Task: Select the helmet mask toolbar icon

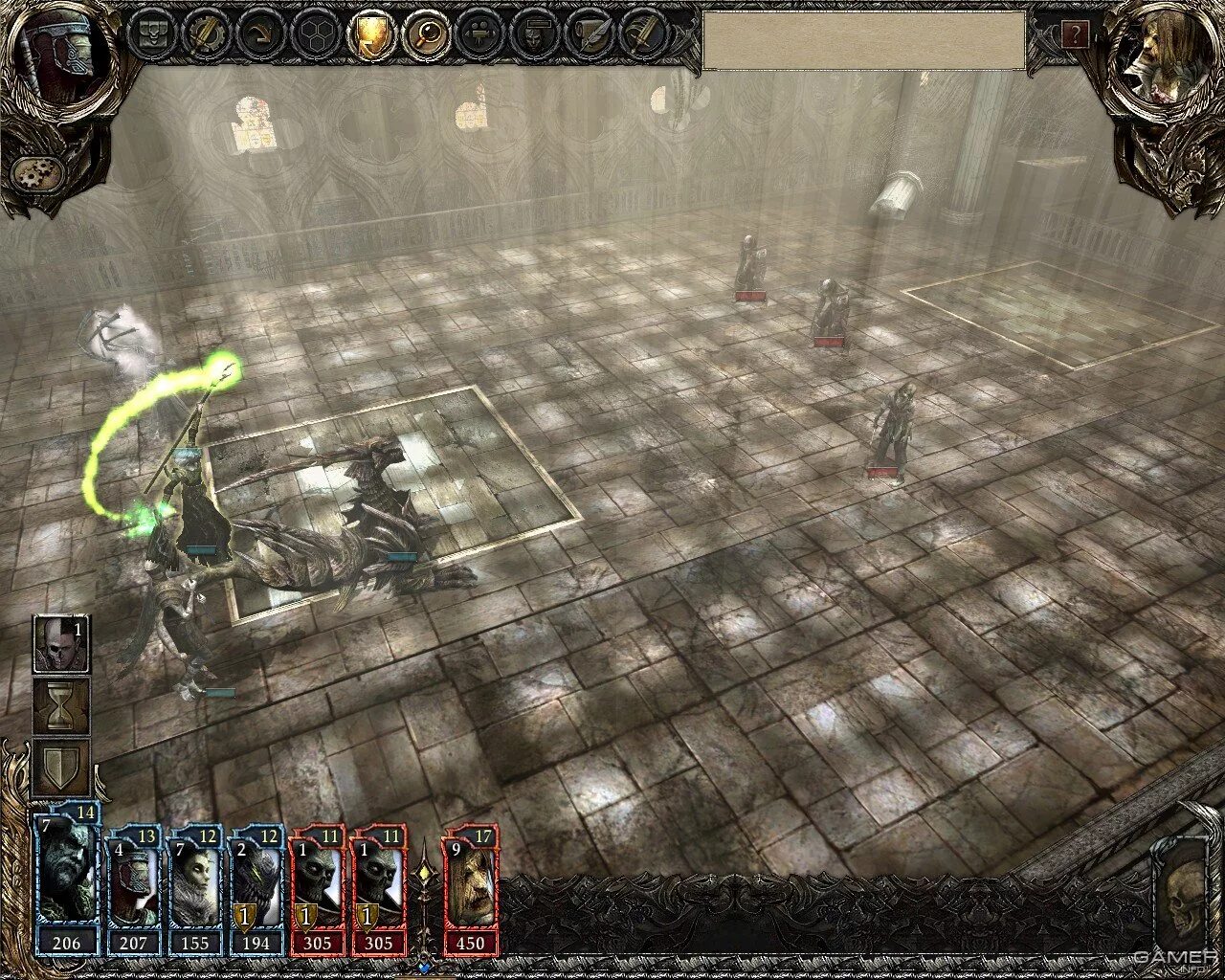Action: (531, 35)
